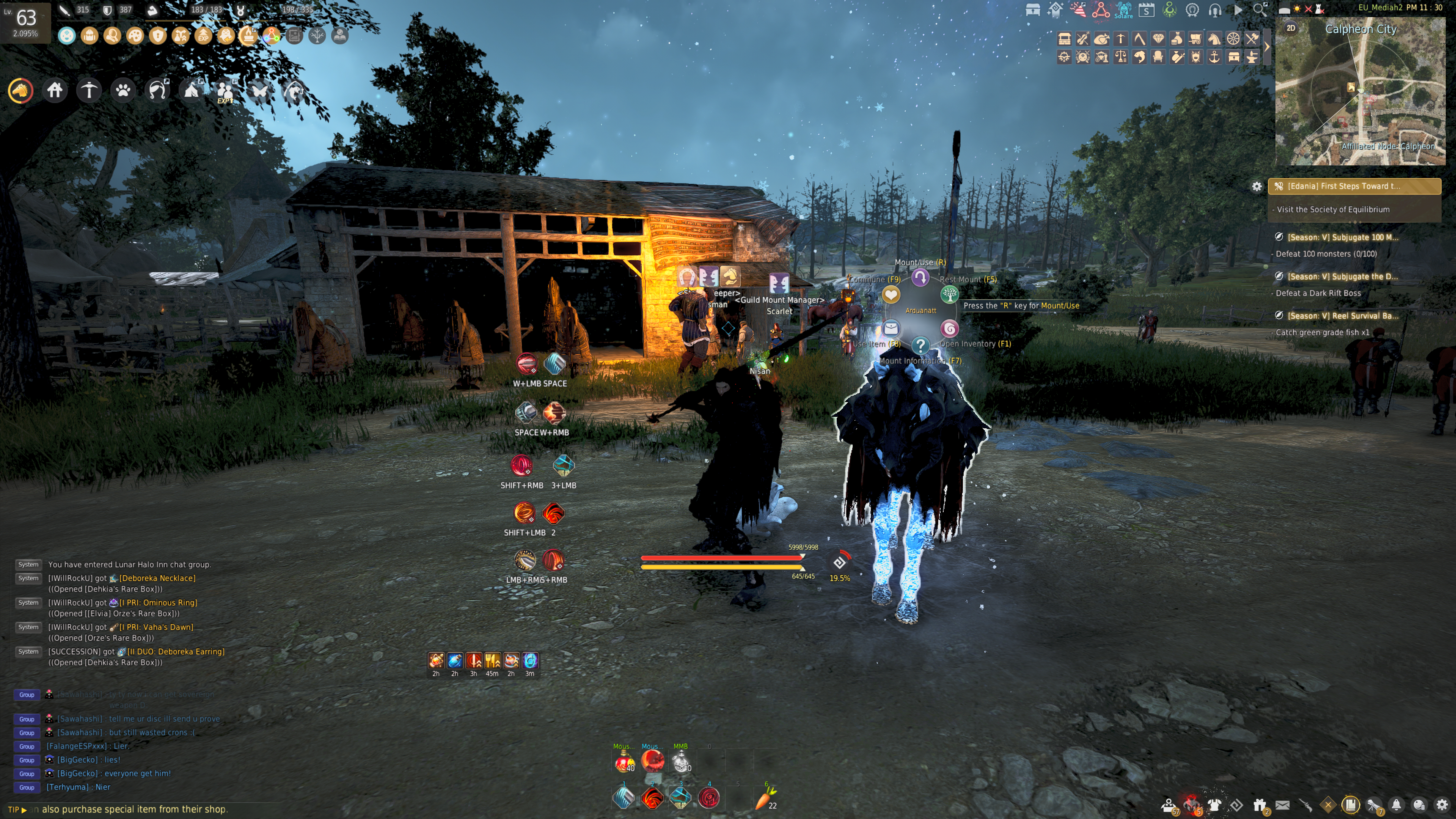Open the pets paw icon
The width and height of the screenshot is (1456, 819).
click(123, 90)
